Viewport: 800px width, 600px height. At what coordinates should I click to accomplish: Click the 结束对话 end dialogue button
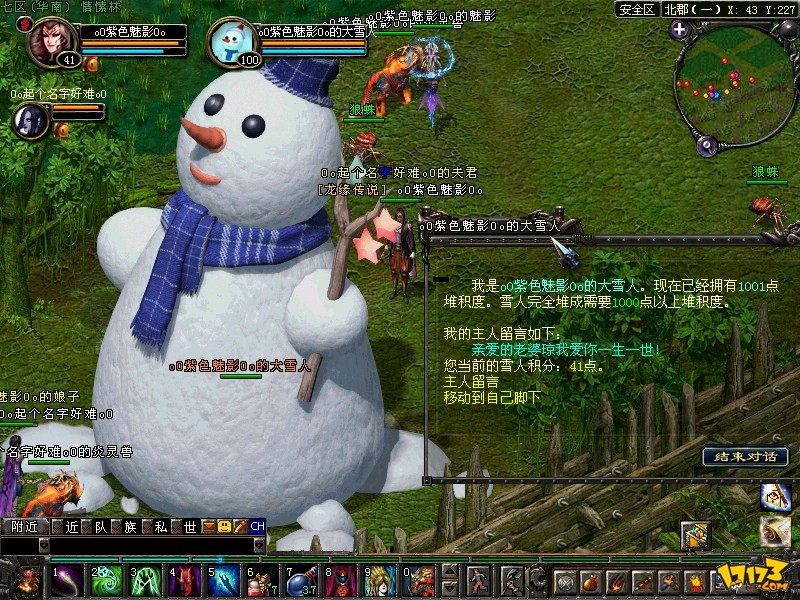745,457
